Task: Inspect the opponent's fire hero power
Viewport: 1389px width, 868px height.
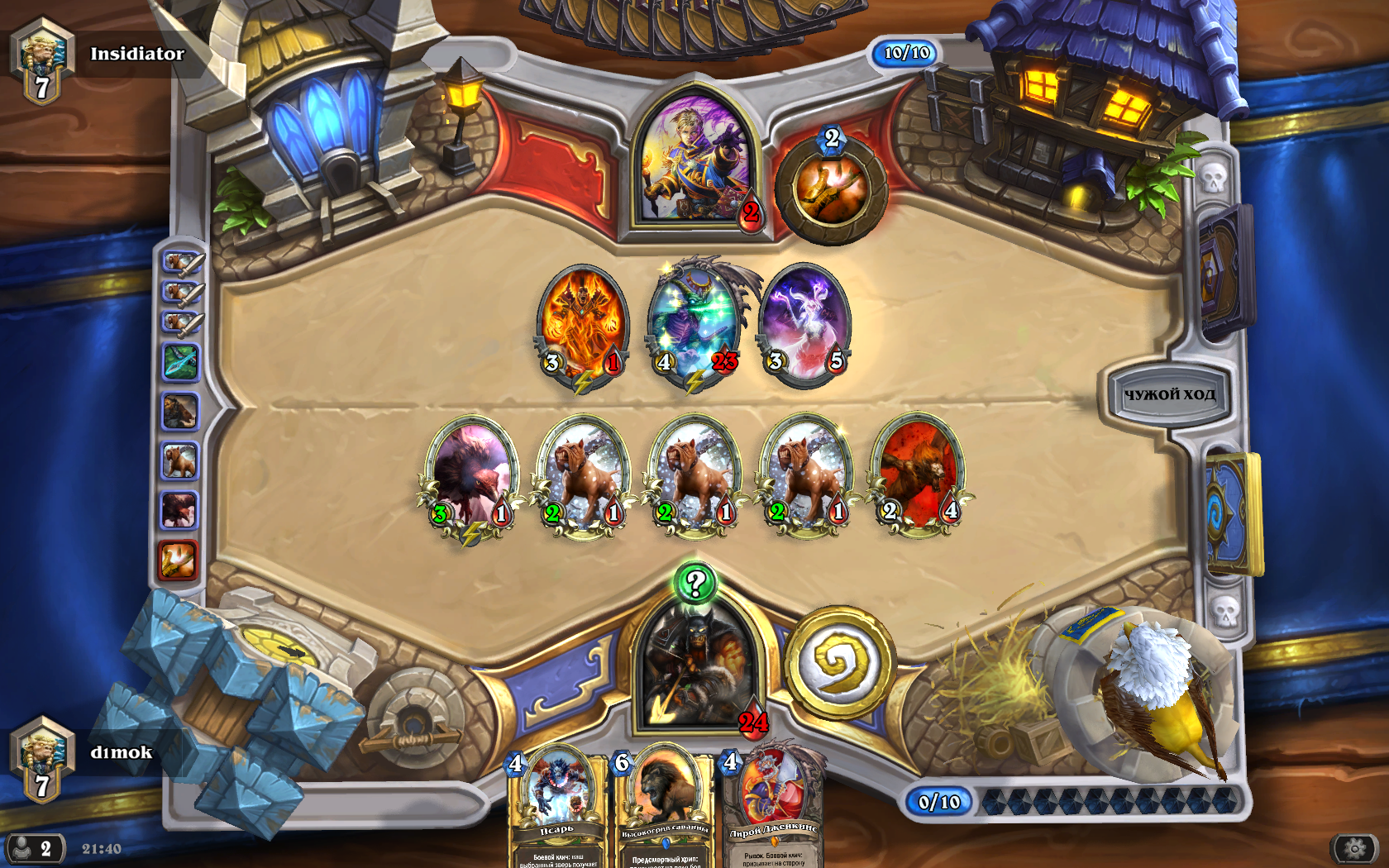Action: click(830, 190)
